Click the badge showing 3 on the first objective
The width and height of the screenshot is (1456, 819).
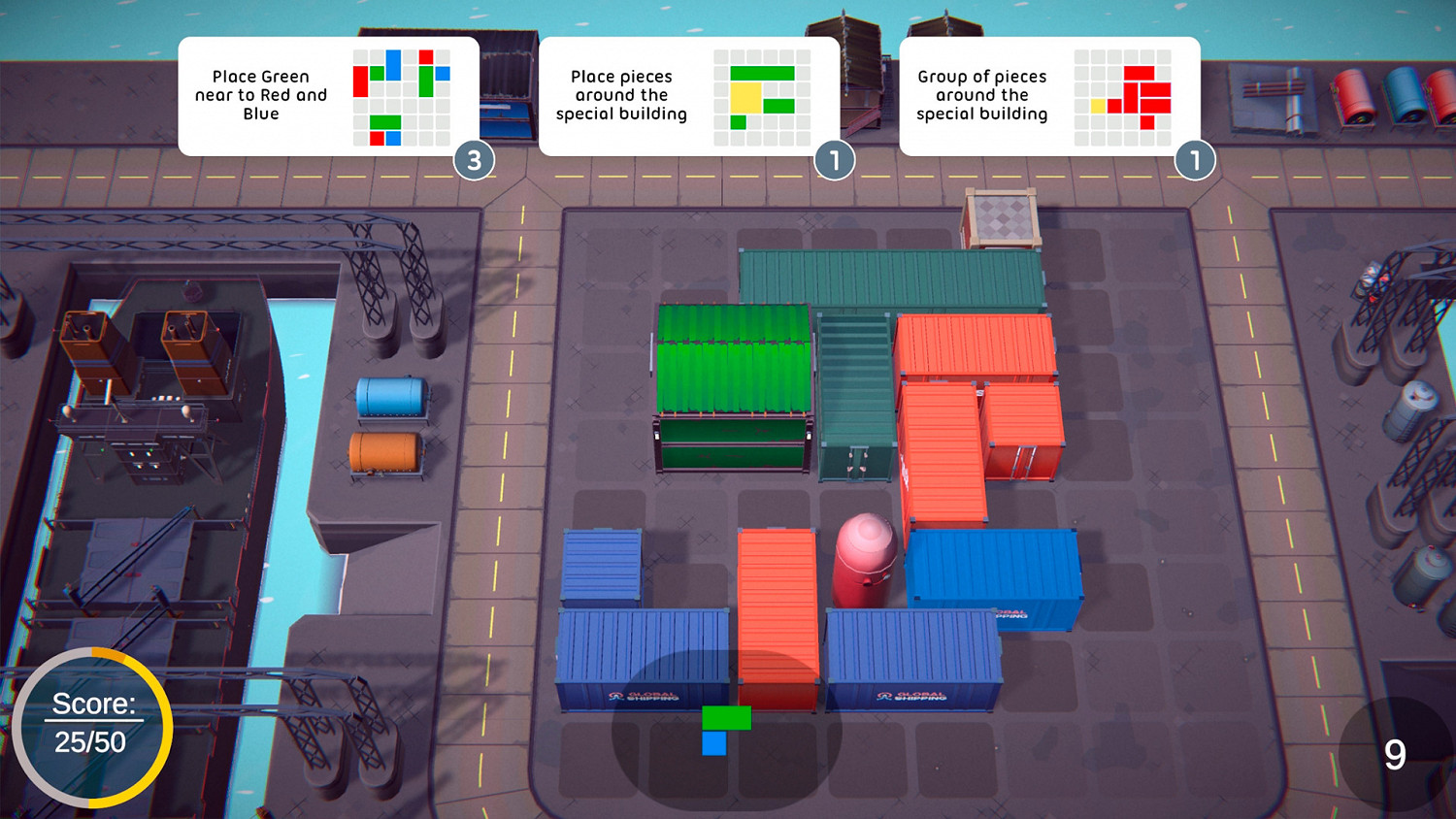(475, 162)
